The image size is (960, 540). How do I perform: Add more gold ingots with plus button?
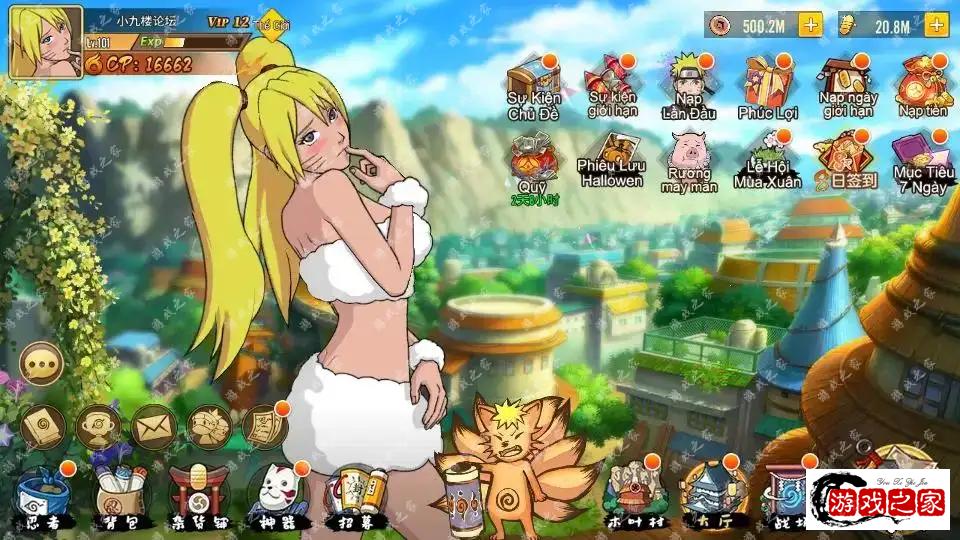coord(936,25)
